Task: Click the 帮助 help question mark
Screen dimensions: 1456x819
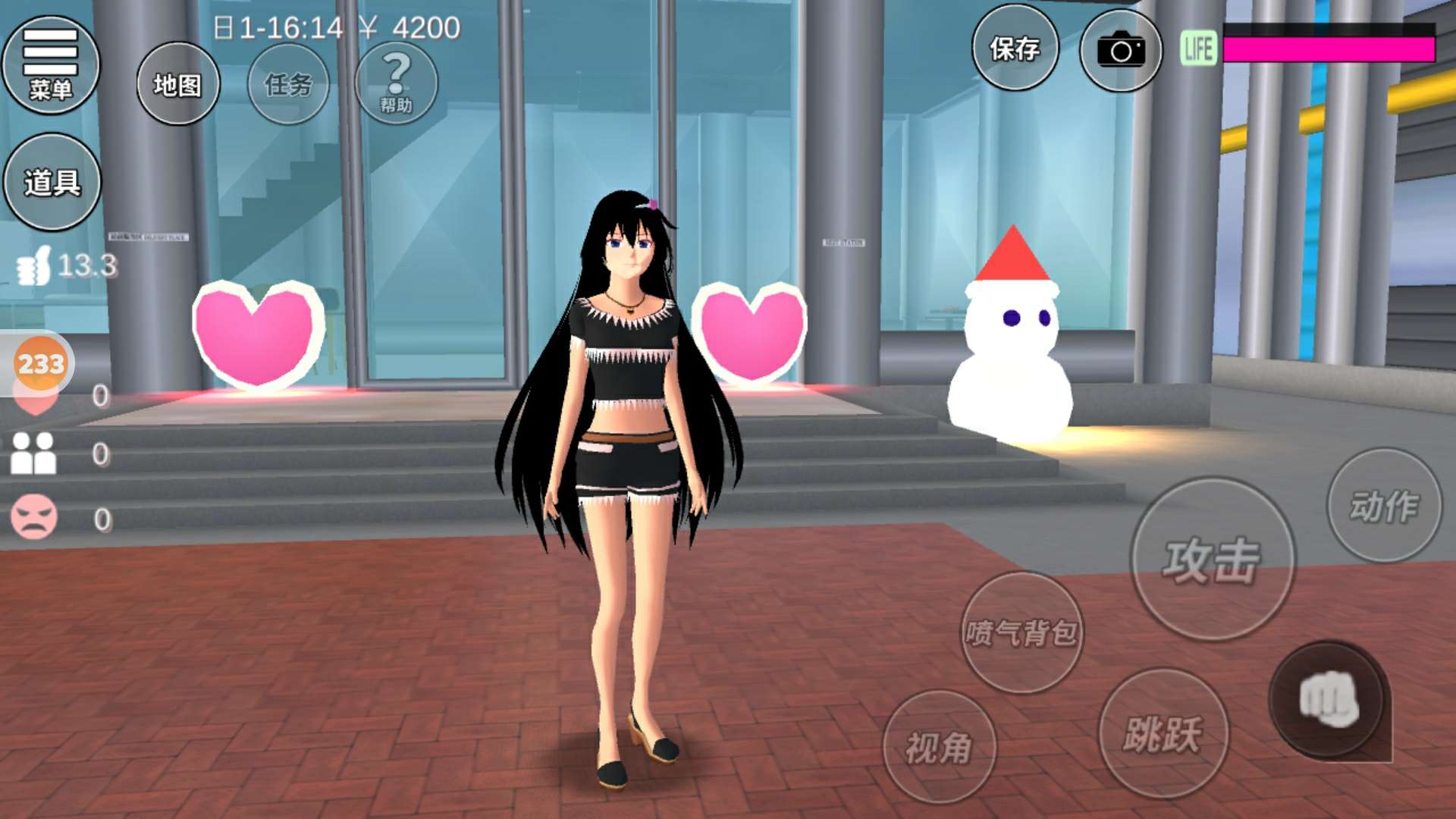Action: [x=396, y=83]
